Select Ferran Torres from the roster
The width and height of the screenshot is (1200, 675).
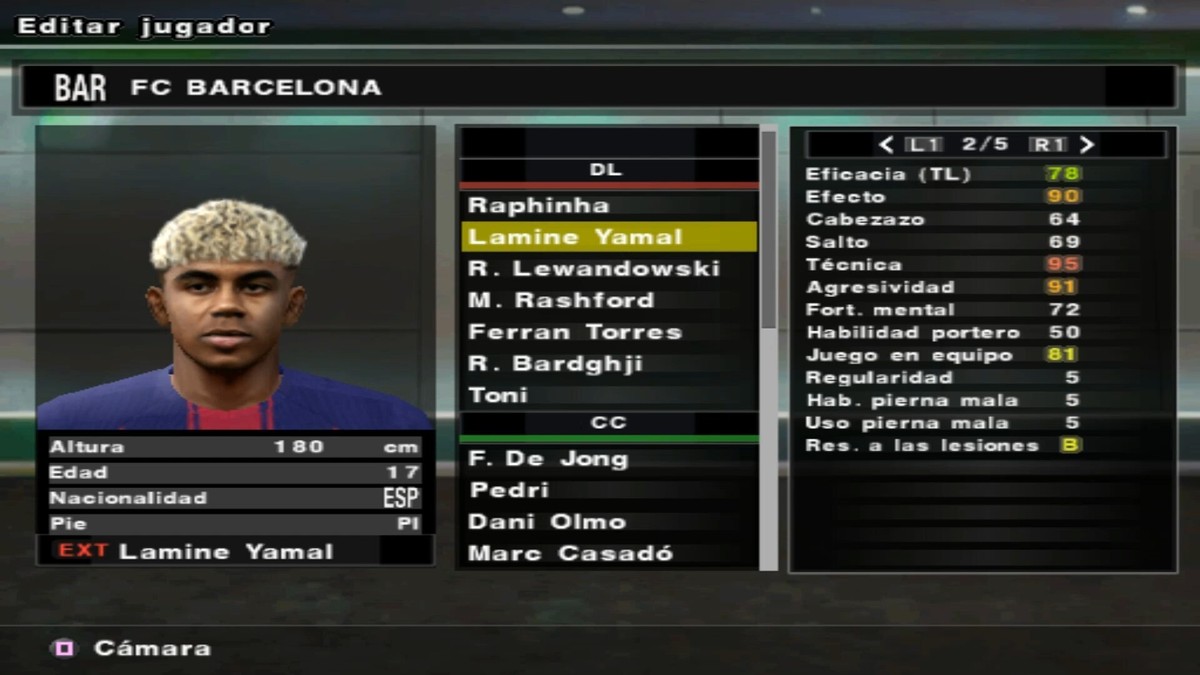coord(575,332)
